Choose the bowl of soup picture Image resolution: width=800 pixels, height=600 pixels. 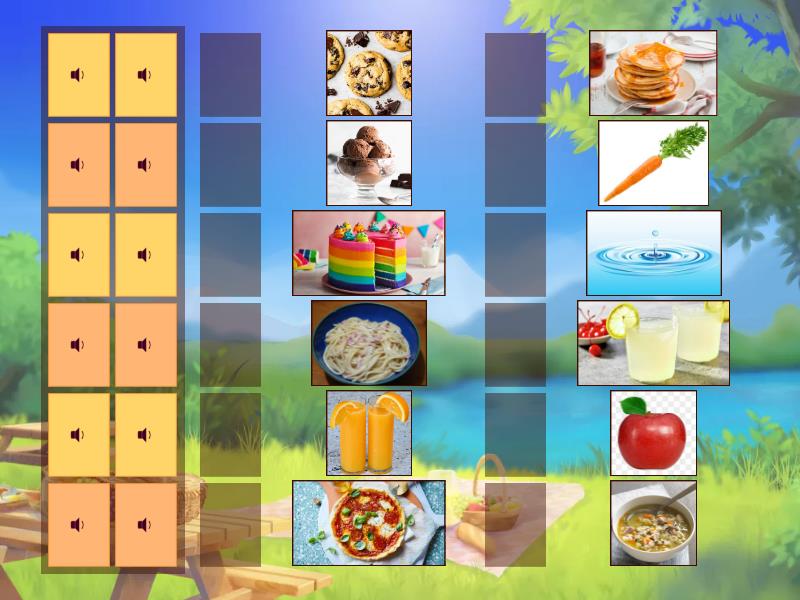tap(653, 523)
